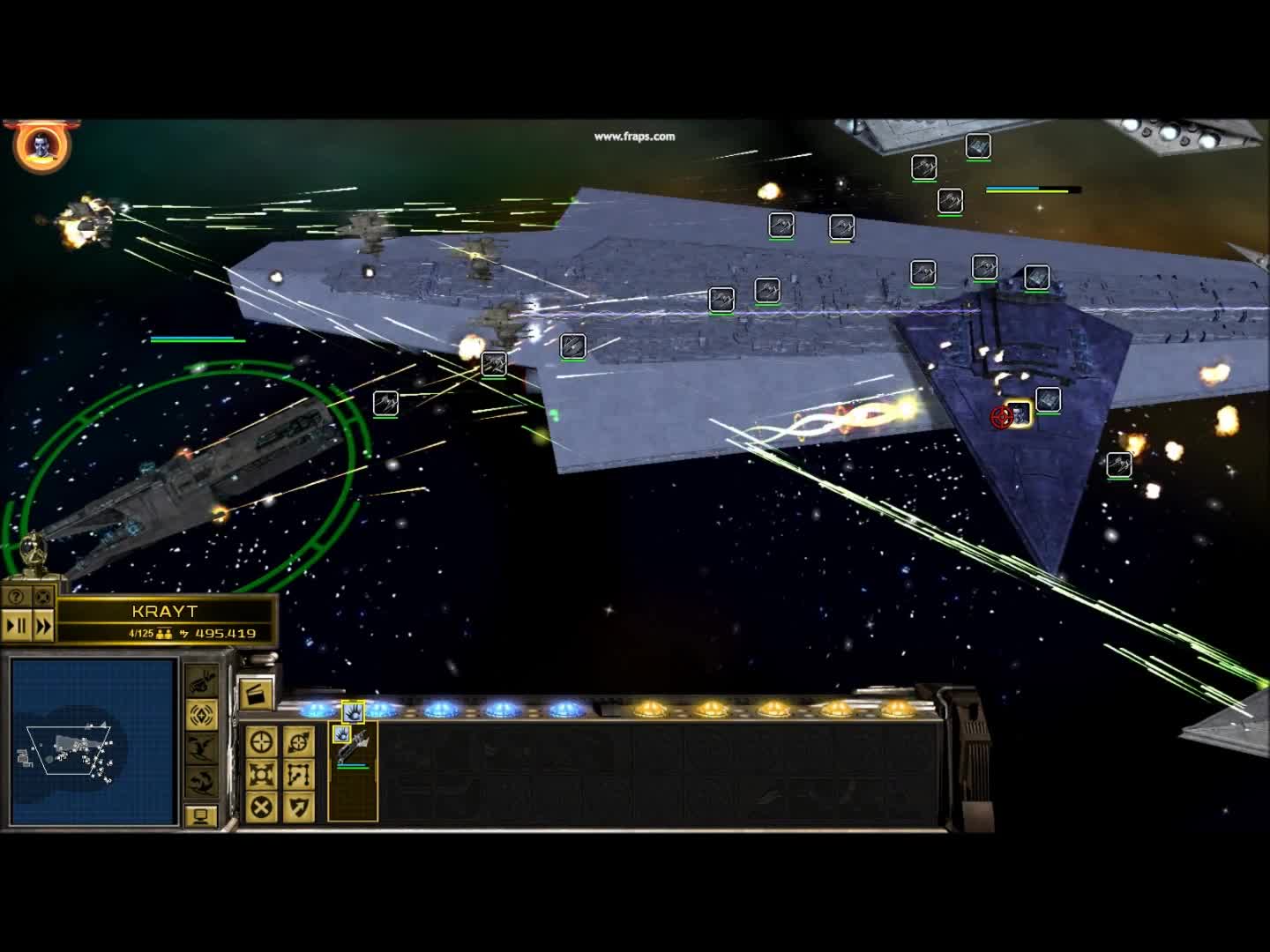Click the question-mark help button
Screen dimensions: 1270x952
(15, 598)
